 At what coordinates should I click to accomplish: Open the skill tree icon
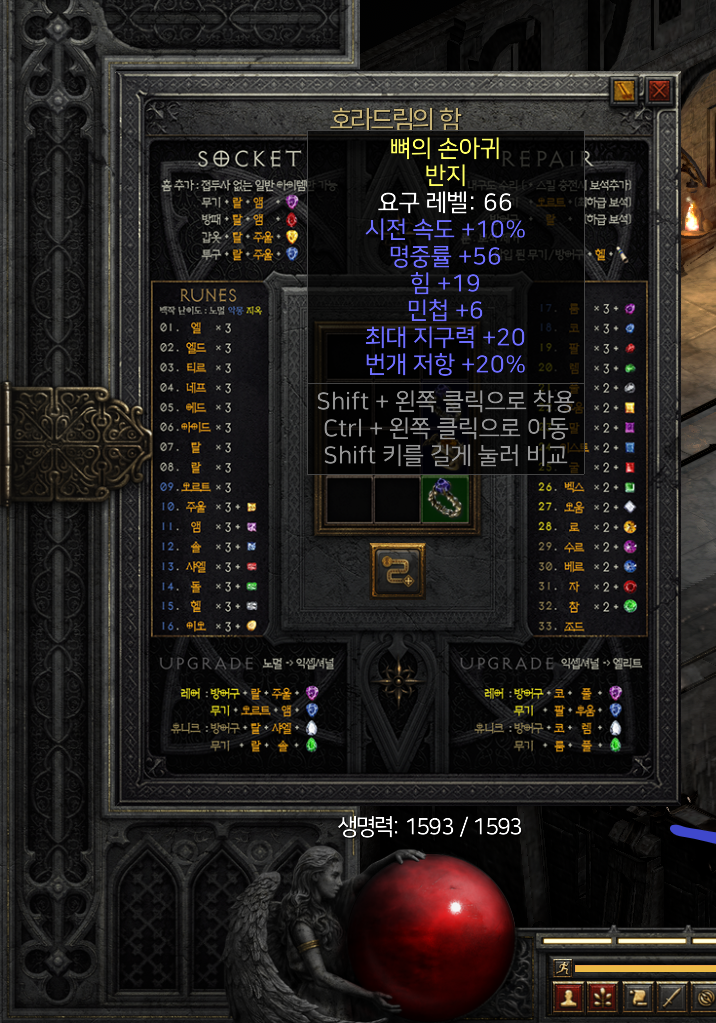click(x=603, y=998)
